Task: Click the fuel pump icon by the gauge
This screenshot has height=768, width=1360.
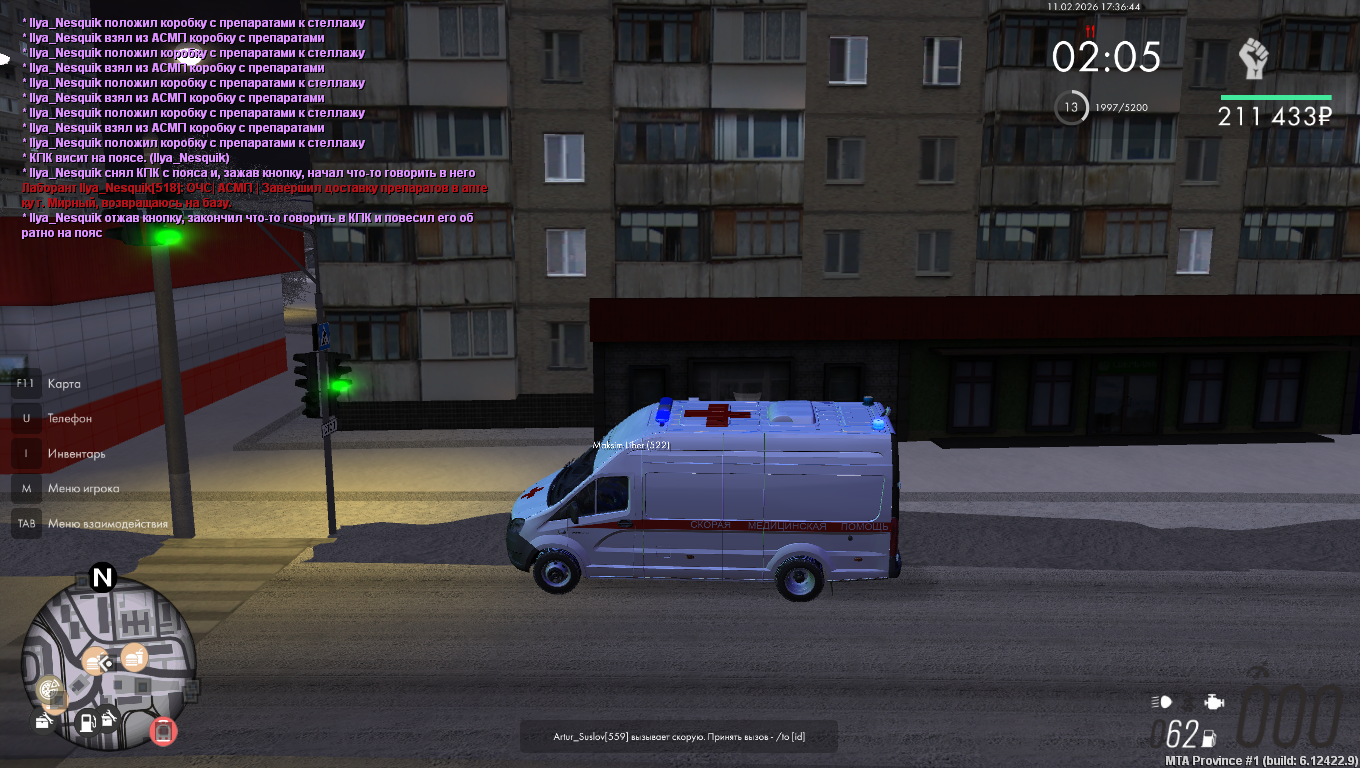Action: [1209, 739]
